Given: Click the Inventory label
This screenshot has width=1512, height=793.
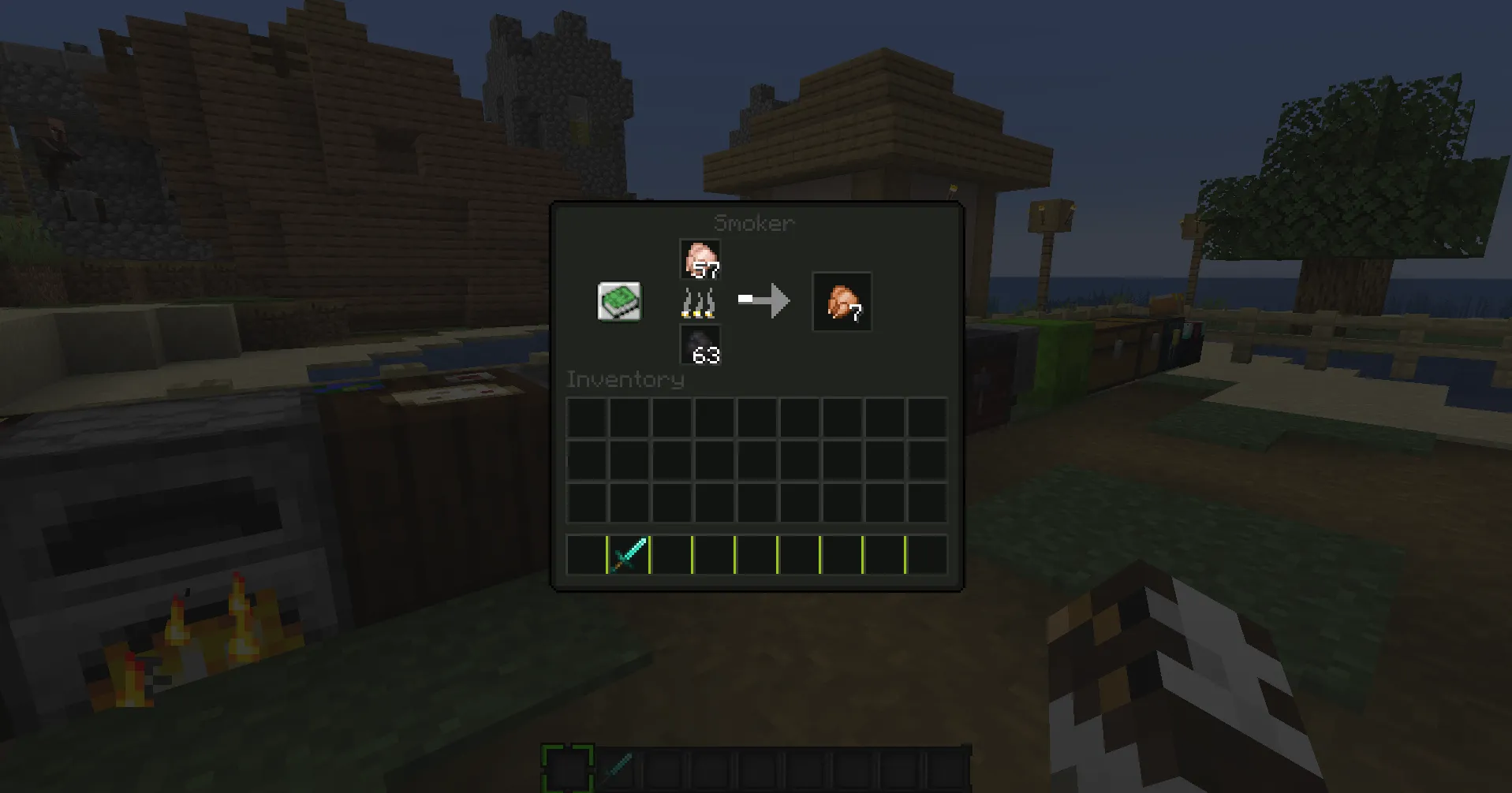Looking at the screenshot, I should point(625,379).
